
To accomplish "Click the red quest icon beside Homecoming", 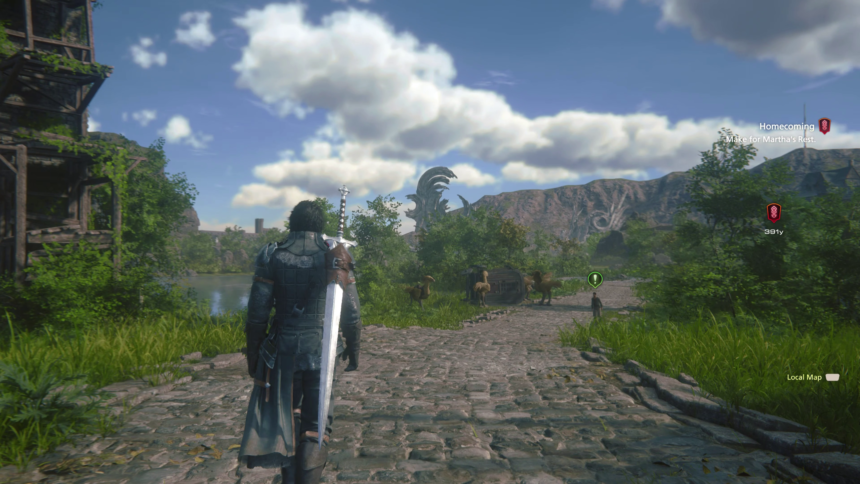I will pos(824,126).
